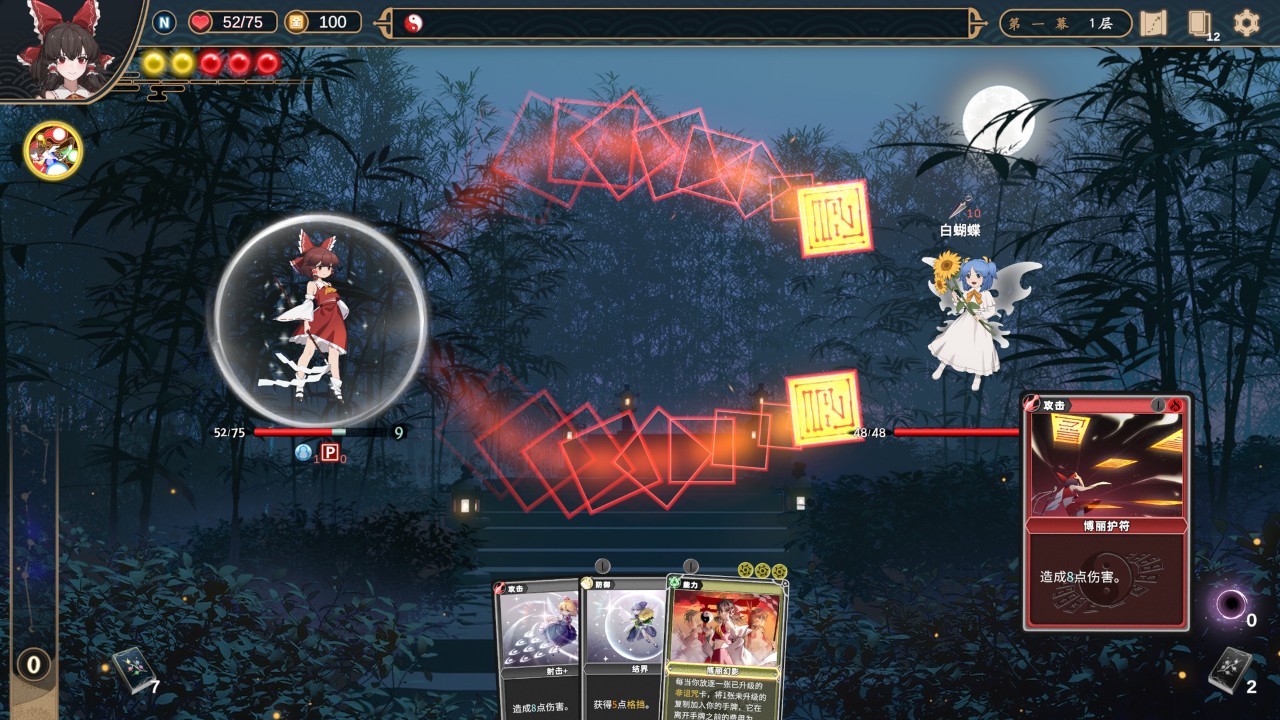Open the stage map scroll
Image resolution: width=1280 pixels, height=720 pixels.
pyautogui.click(x=1154, y=23)
